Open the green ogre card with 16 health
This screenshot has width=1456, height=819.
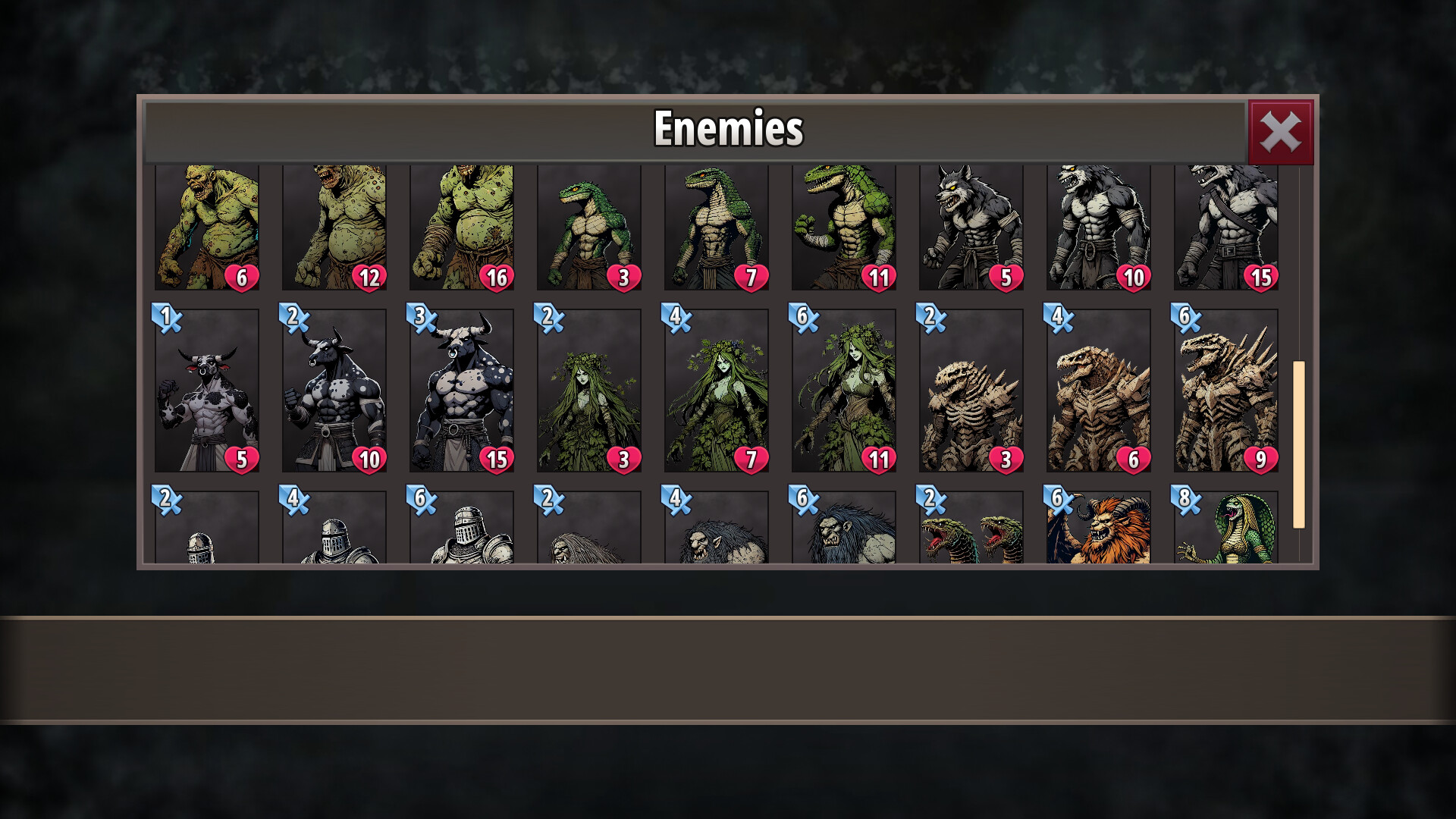[x=462, y=227]
